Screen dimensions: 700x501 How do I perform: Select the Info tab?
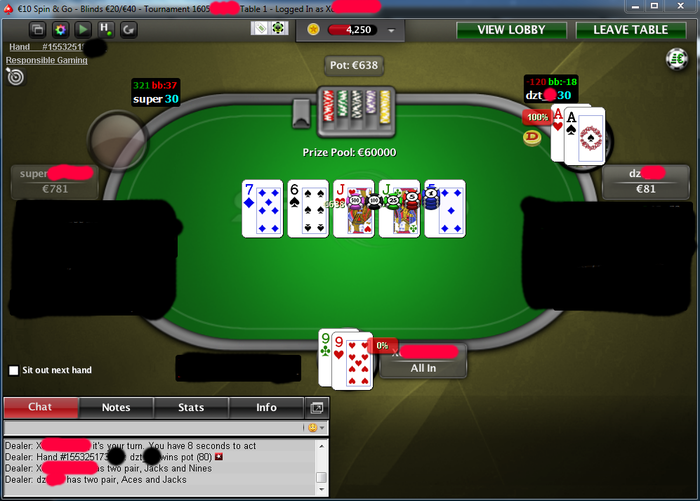coord(266,407)
